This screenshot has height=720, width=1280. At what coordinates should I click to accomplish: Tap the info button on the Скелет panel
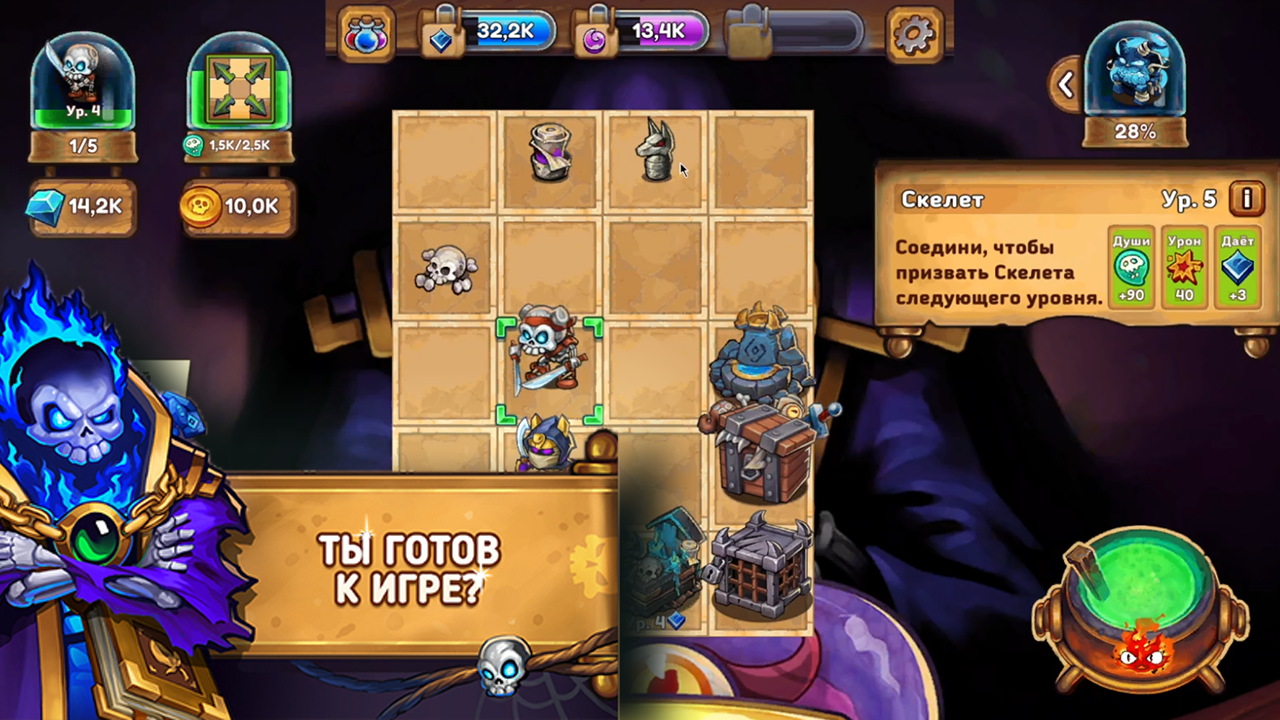(x=1246, y=199)
